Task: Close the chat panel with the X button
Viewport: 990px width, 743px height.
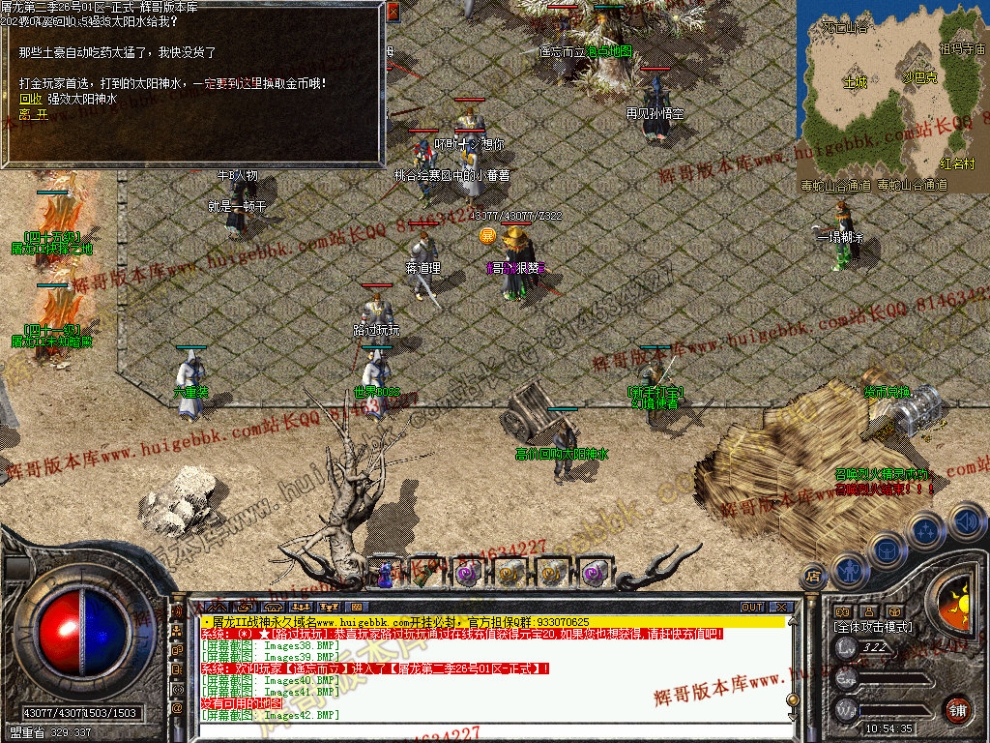Action: coord(781,607)
